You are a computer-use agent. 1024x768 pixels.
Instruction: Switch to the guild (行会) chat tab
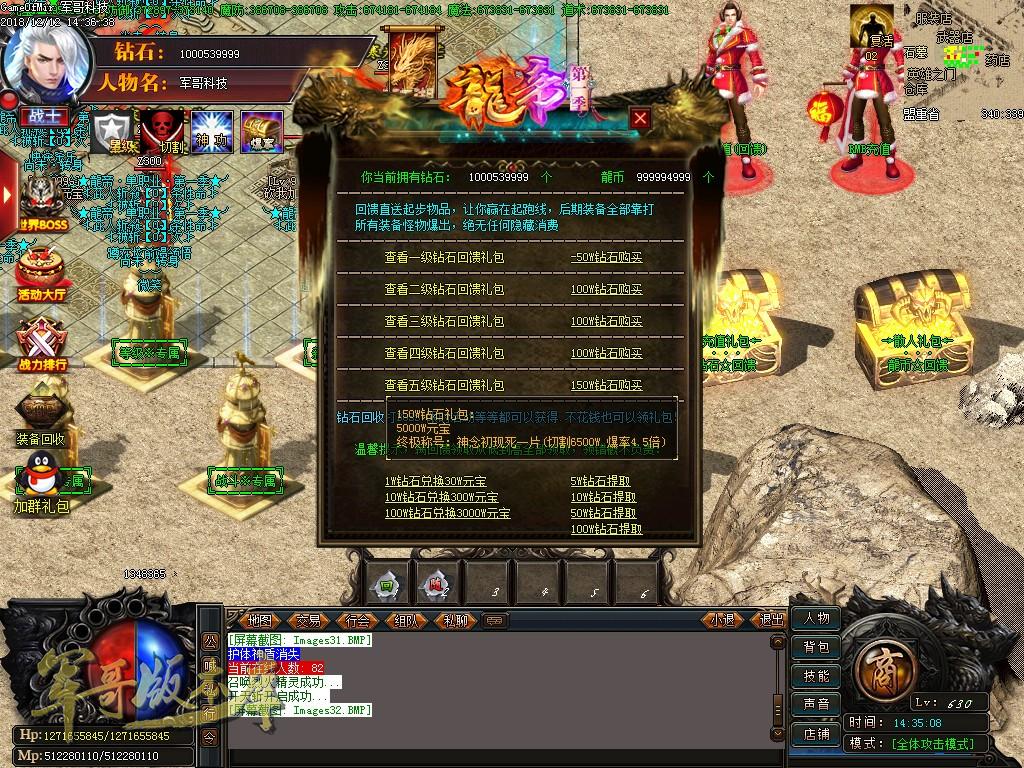click(358, 620)
